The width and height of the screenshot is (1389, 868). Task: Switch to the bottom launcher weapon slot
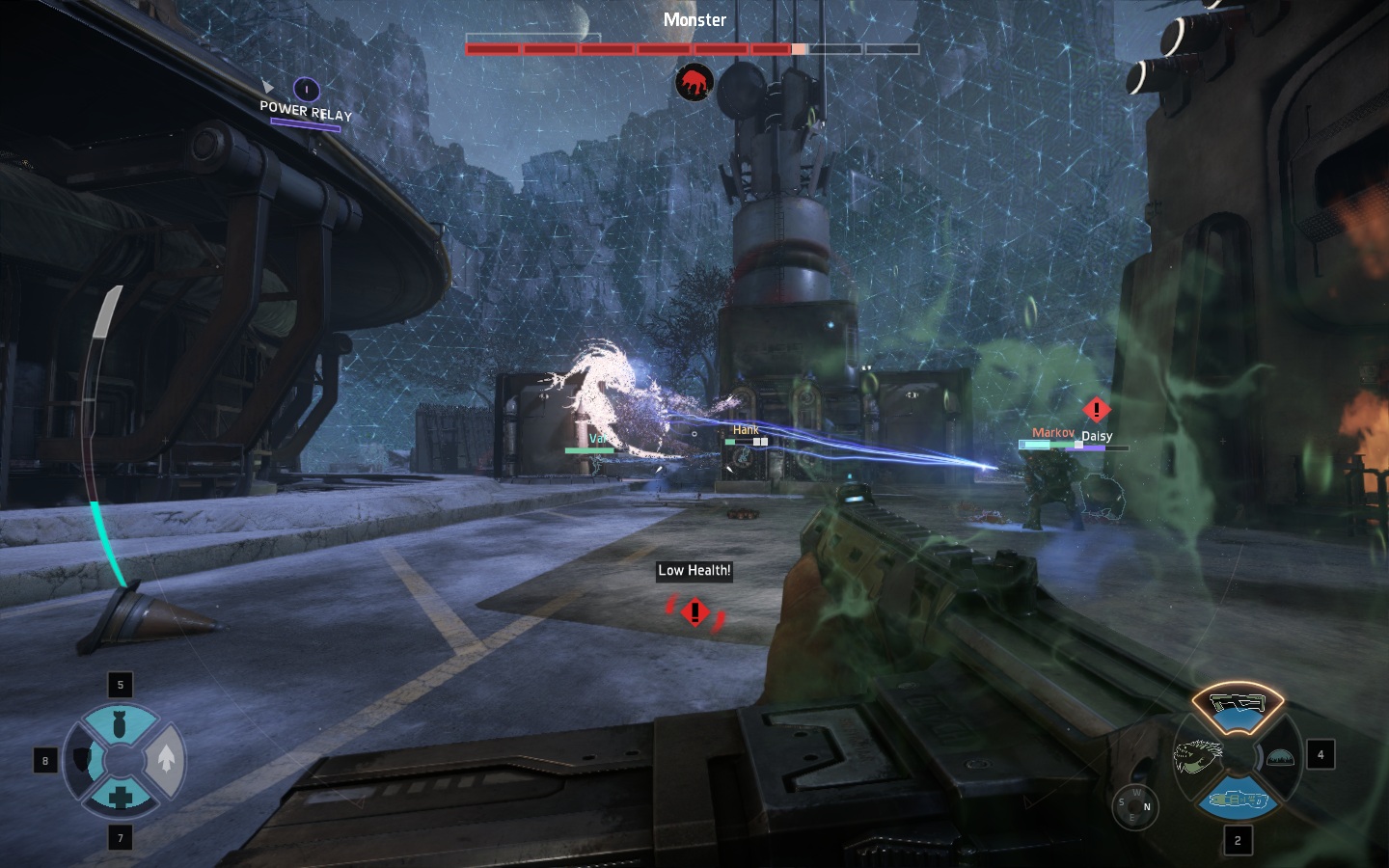point(1237,800)
